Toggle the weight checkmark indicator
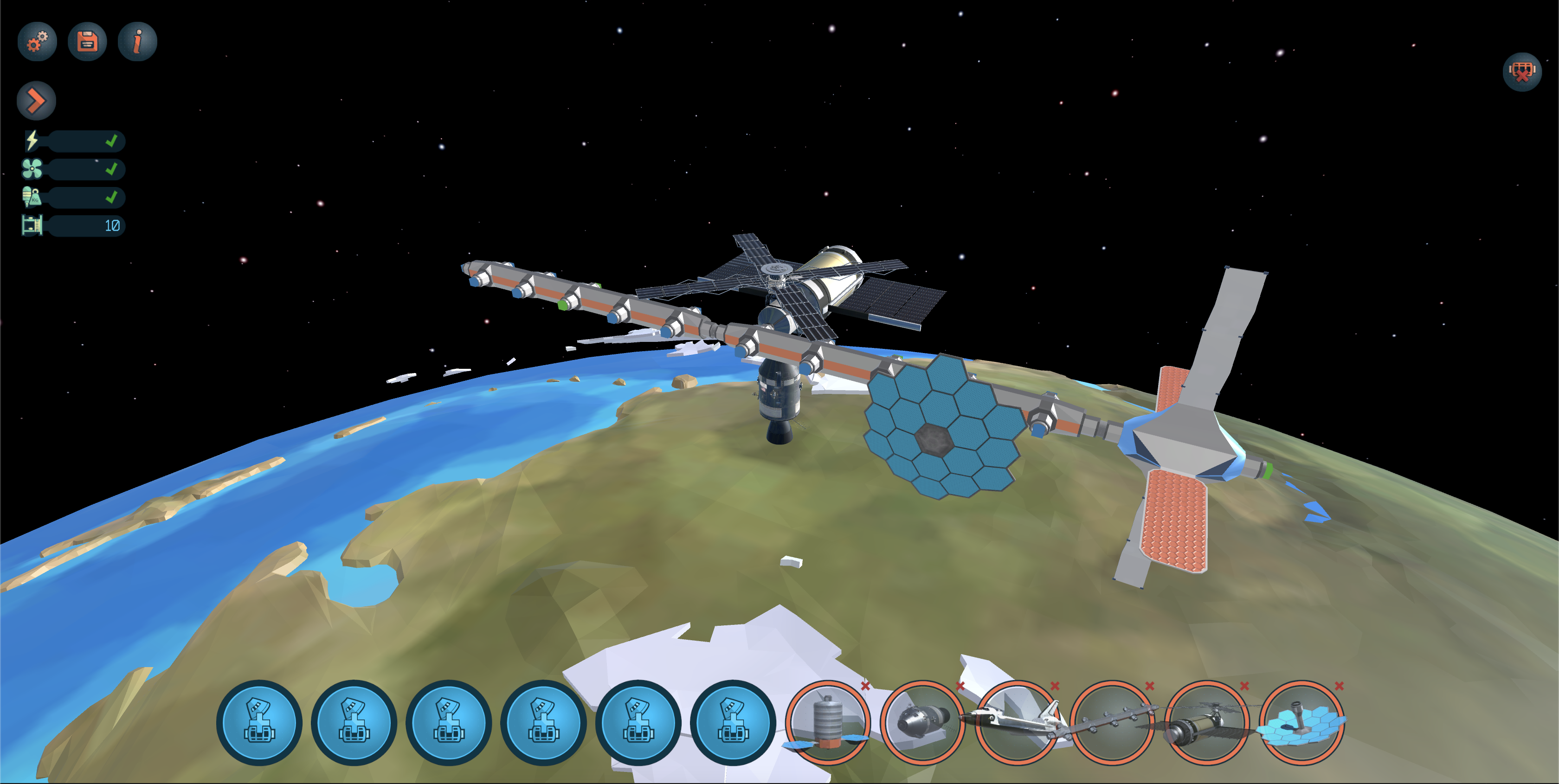The height and width of the screenshot is (784, 1559). click(x=111, y=198)
